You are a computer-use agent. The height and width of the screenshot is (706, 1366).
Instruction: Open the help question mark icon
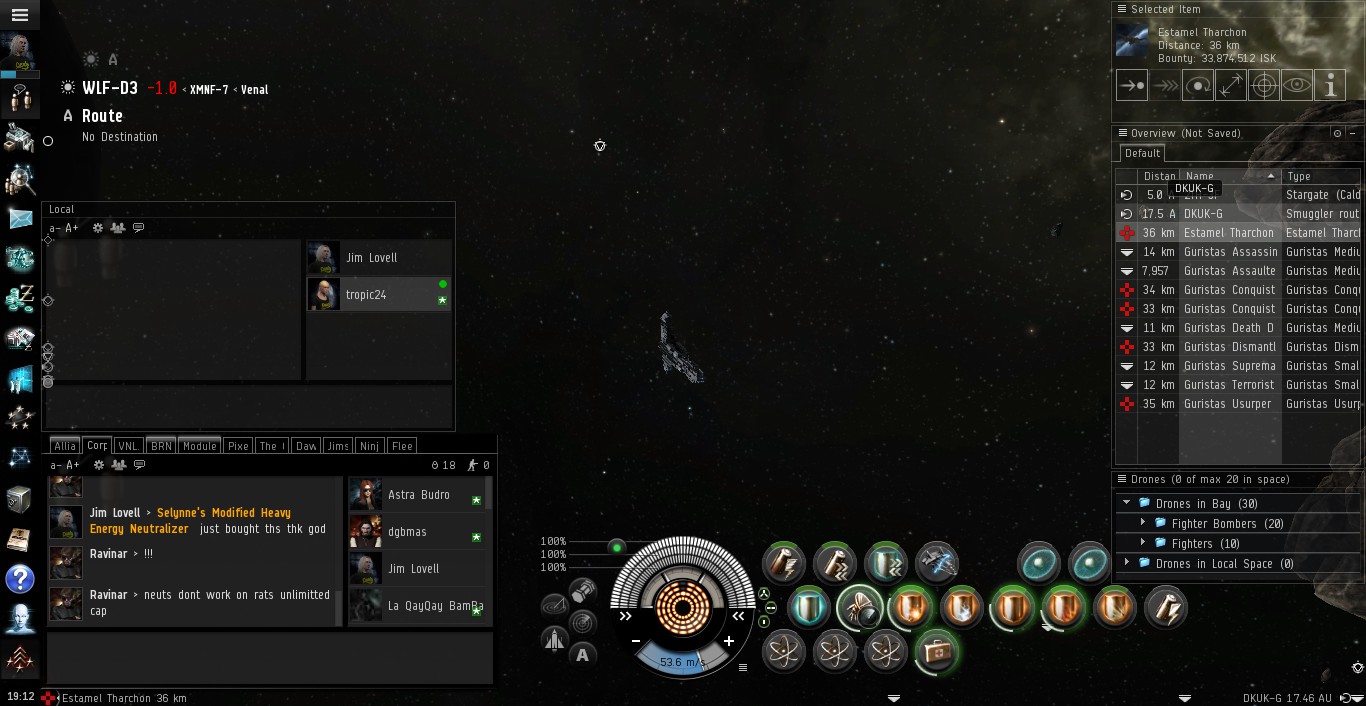pyautogui.click(x=20, y=578)
